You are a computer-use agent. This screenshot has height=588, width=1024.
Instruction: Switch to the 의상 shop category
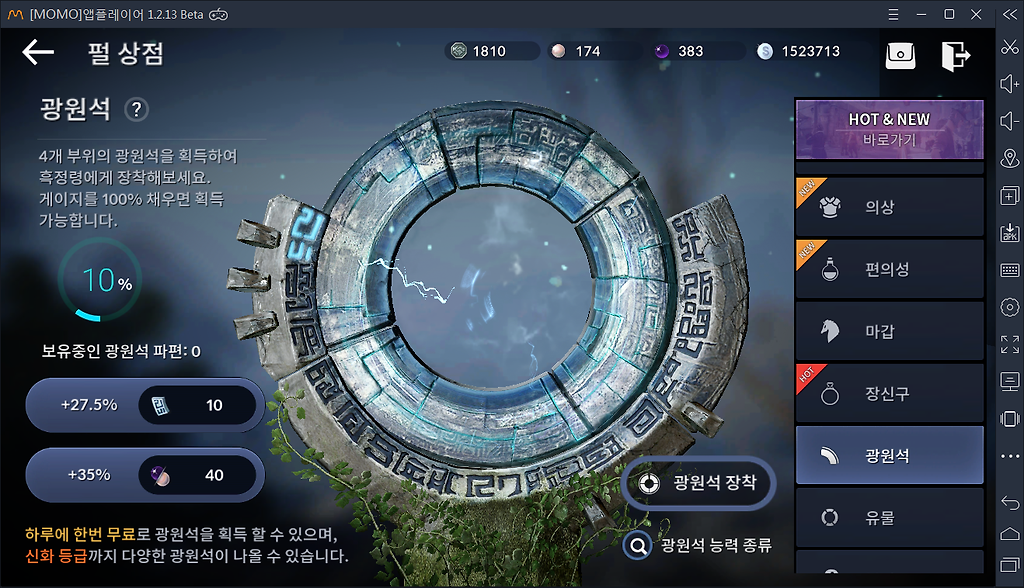point(889,207)
